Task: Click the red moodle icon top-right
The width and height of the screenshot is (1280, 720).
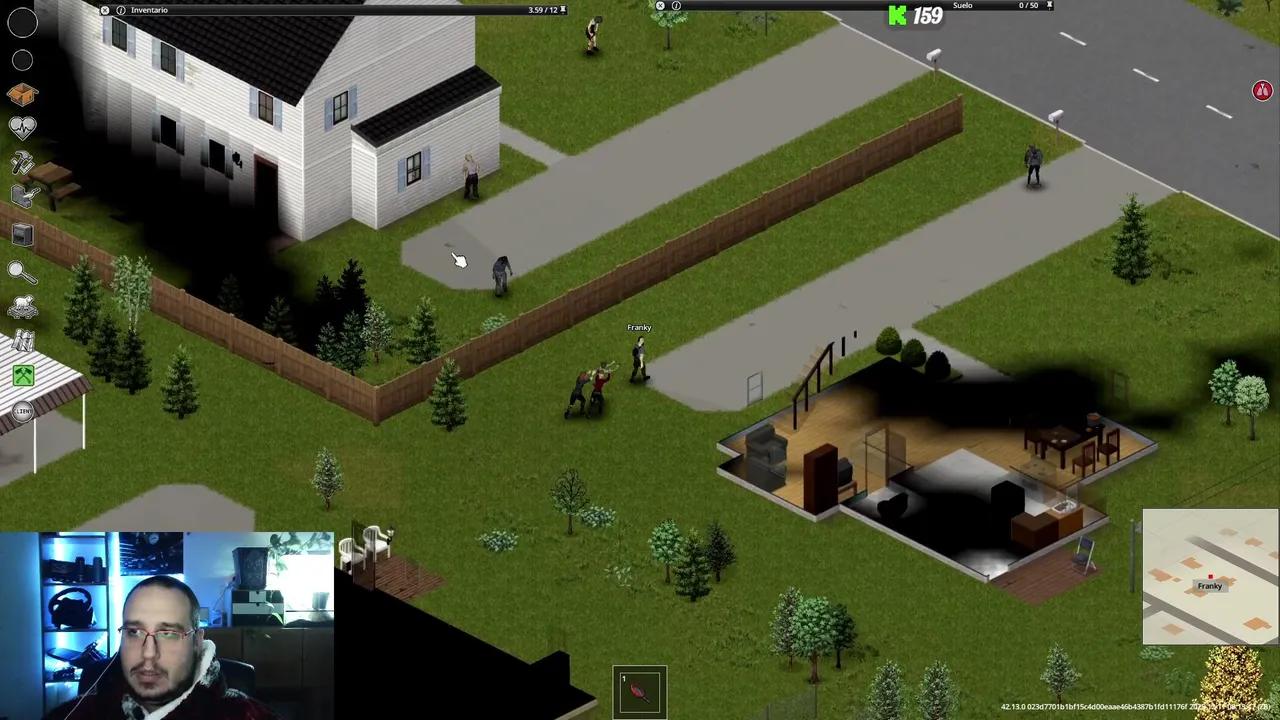Action: point(1262,90)
